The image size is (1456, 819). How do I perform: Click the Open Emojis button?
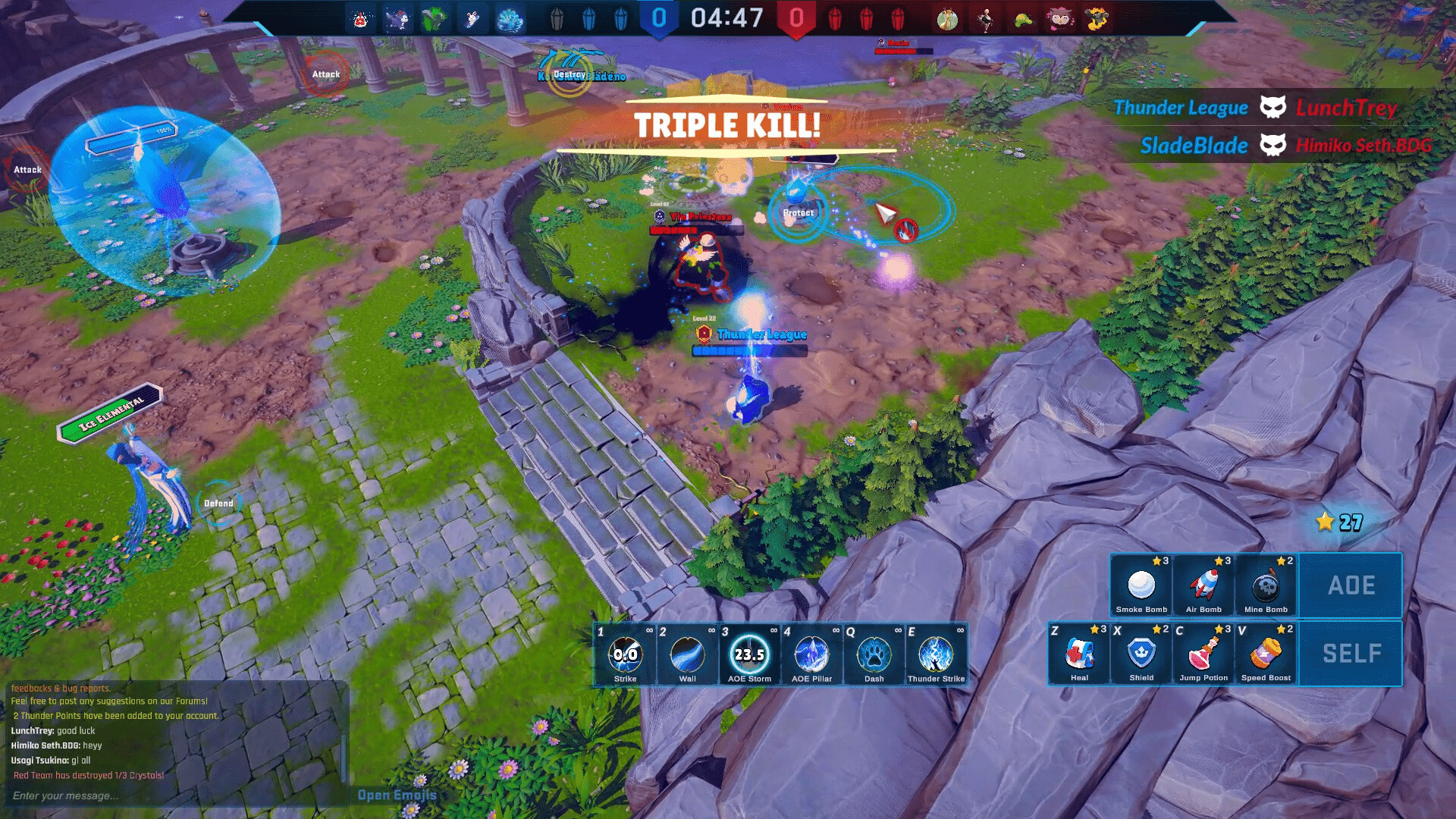coord(395,795)
